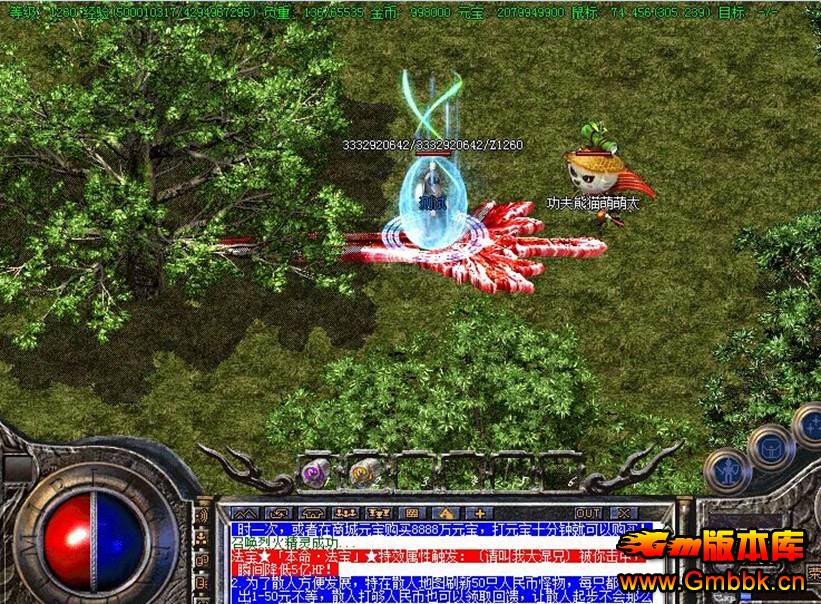Click the plus icon on chat toolbar
Viewport: 821px width, 604px height.
click(x=478, y=513)
